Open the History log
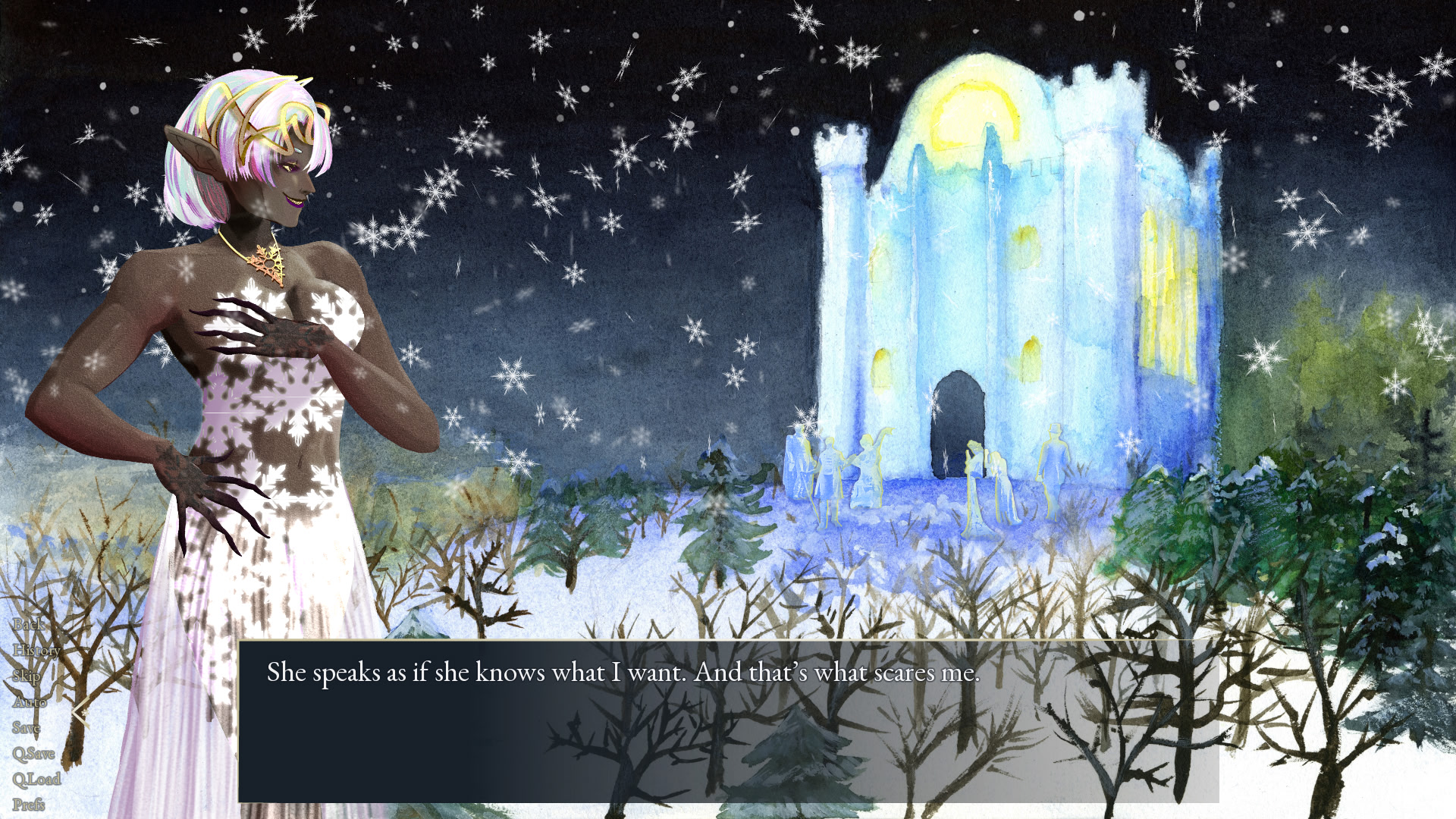The image size is (1456, 819). pos(36,651)
